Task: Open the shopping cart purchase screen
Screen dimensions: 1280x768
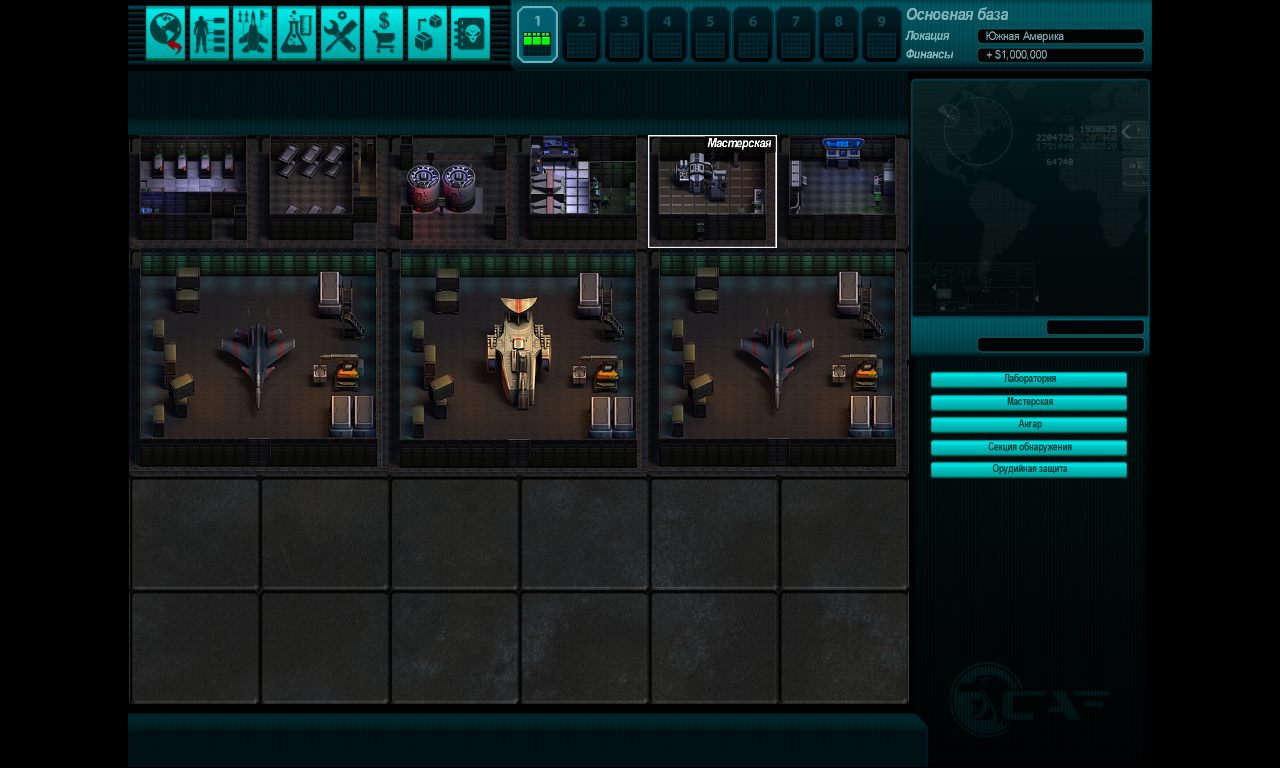Action: pyautogui.click(x=383, y=33)
